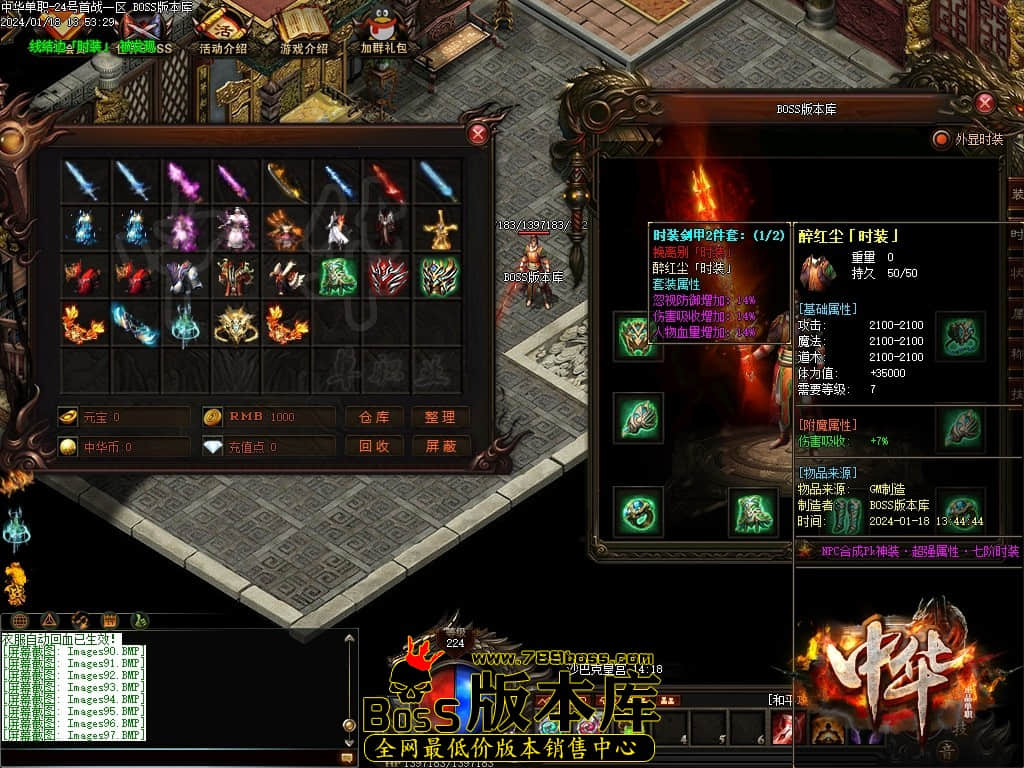Toggle the 外显时装 fashion display option
This screenshot has height=768, width=1024.
940,139
